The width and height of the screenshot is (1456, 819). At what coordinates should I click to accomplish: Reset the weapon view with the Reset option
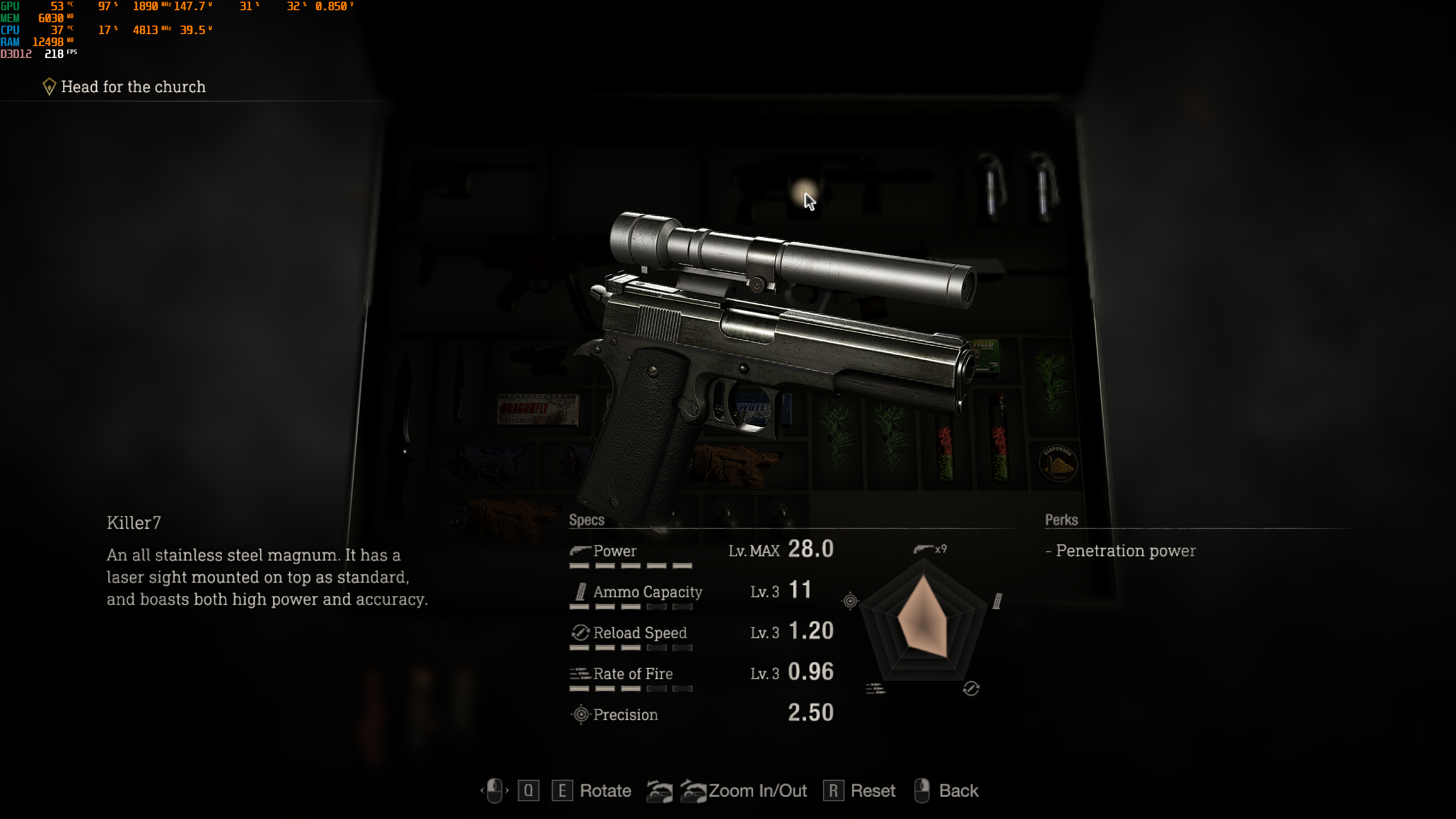point(872,791)
